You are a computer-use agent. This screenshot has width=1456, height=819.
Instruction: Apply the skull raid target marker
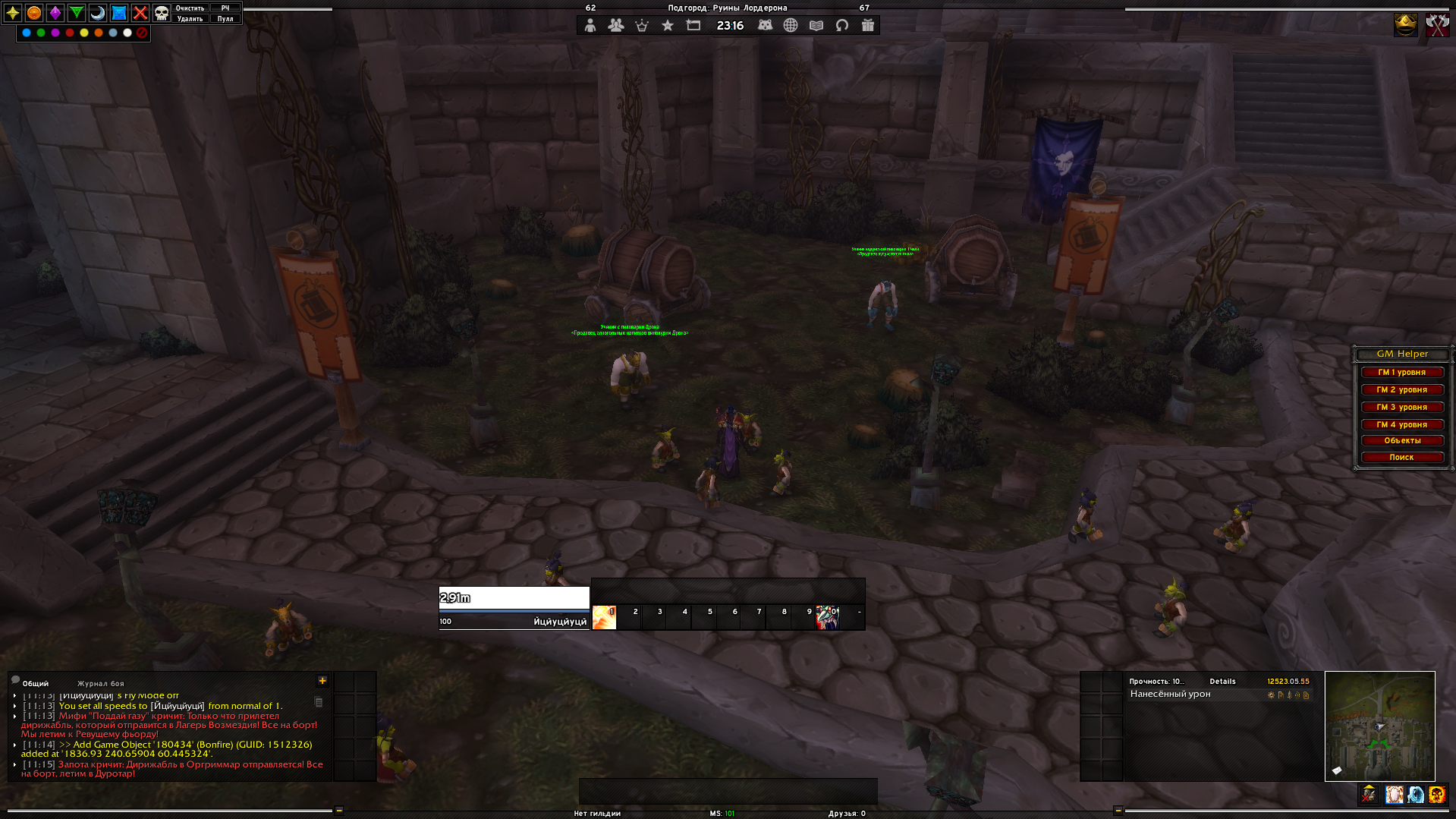[162, 13]
